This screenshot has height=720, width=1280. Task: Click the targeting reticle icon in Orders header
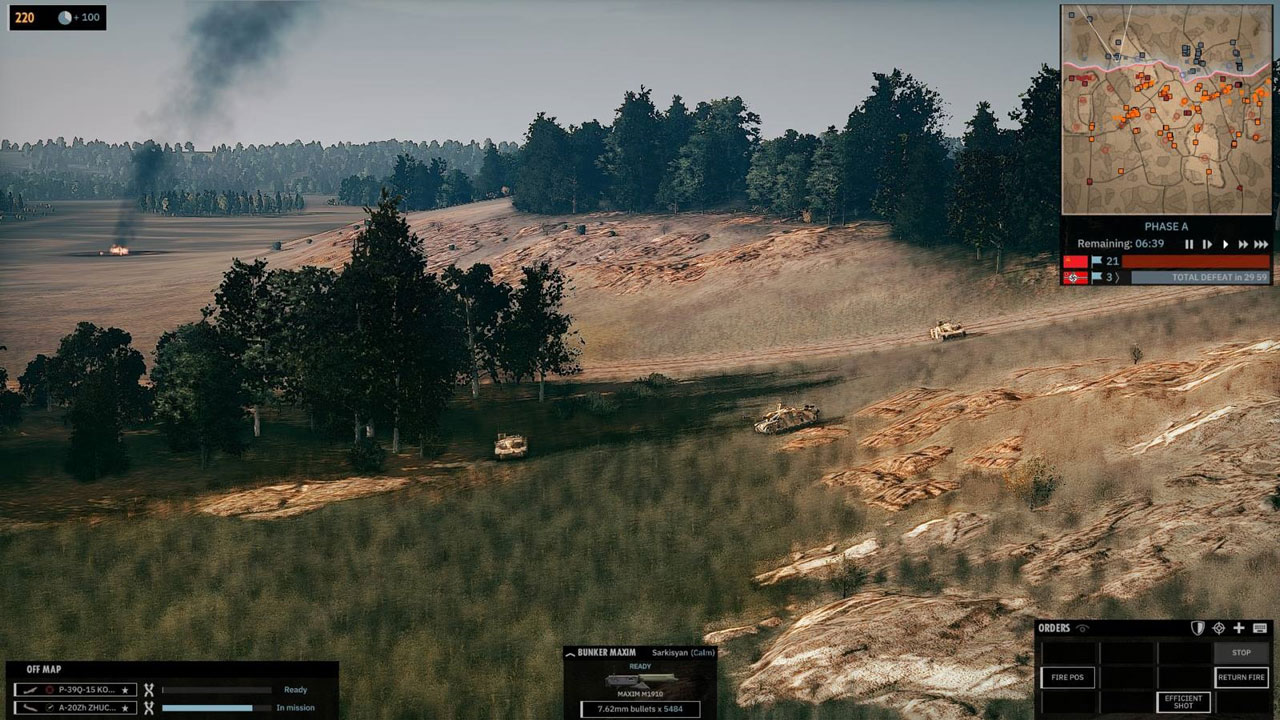pos(1219,628)
